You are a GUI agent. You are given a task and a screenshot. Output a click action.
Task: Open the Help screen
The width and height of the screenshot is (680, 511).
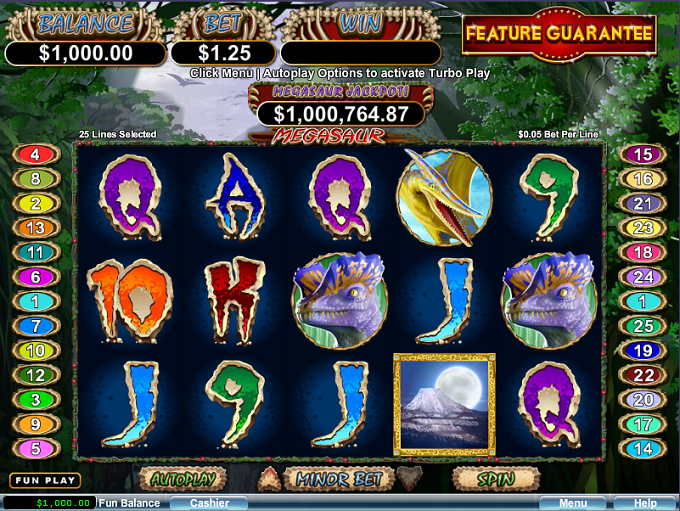click(x=645, y=503)
